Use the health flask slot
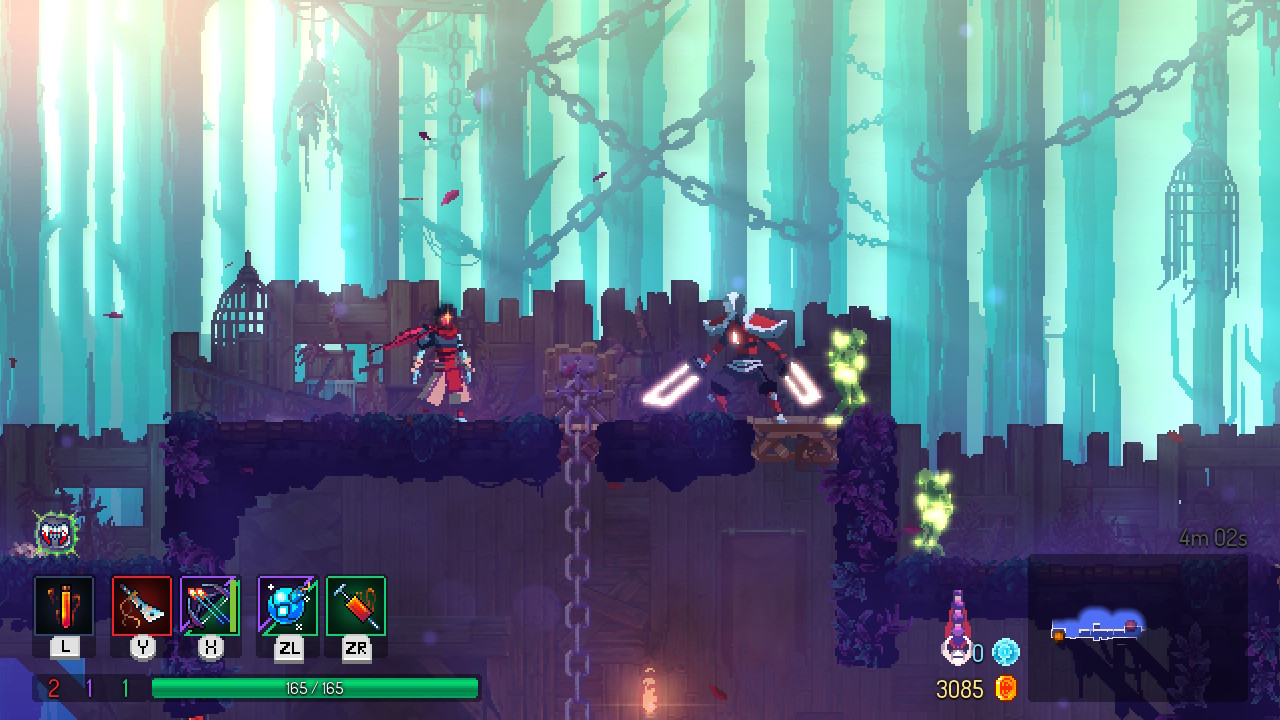Image resolution: width=1280 pixels, height=720 pixels. coord(64,606)
